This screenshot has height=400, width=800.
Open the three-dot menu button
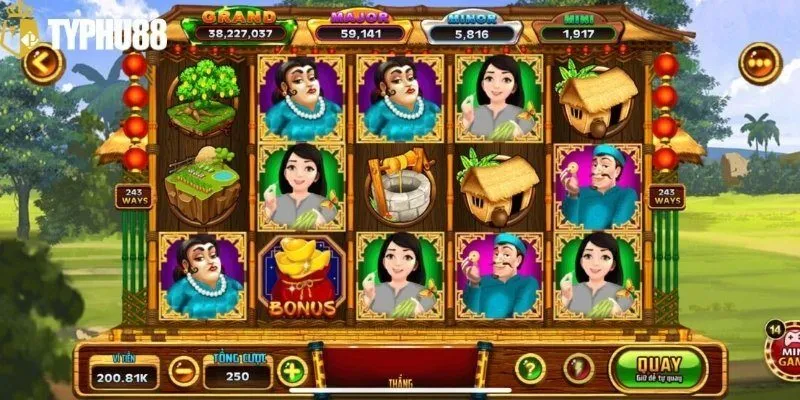pyautogui.click(x=759, y=64)
